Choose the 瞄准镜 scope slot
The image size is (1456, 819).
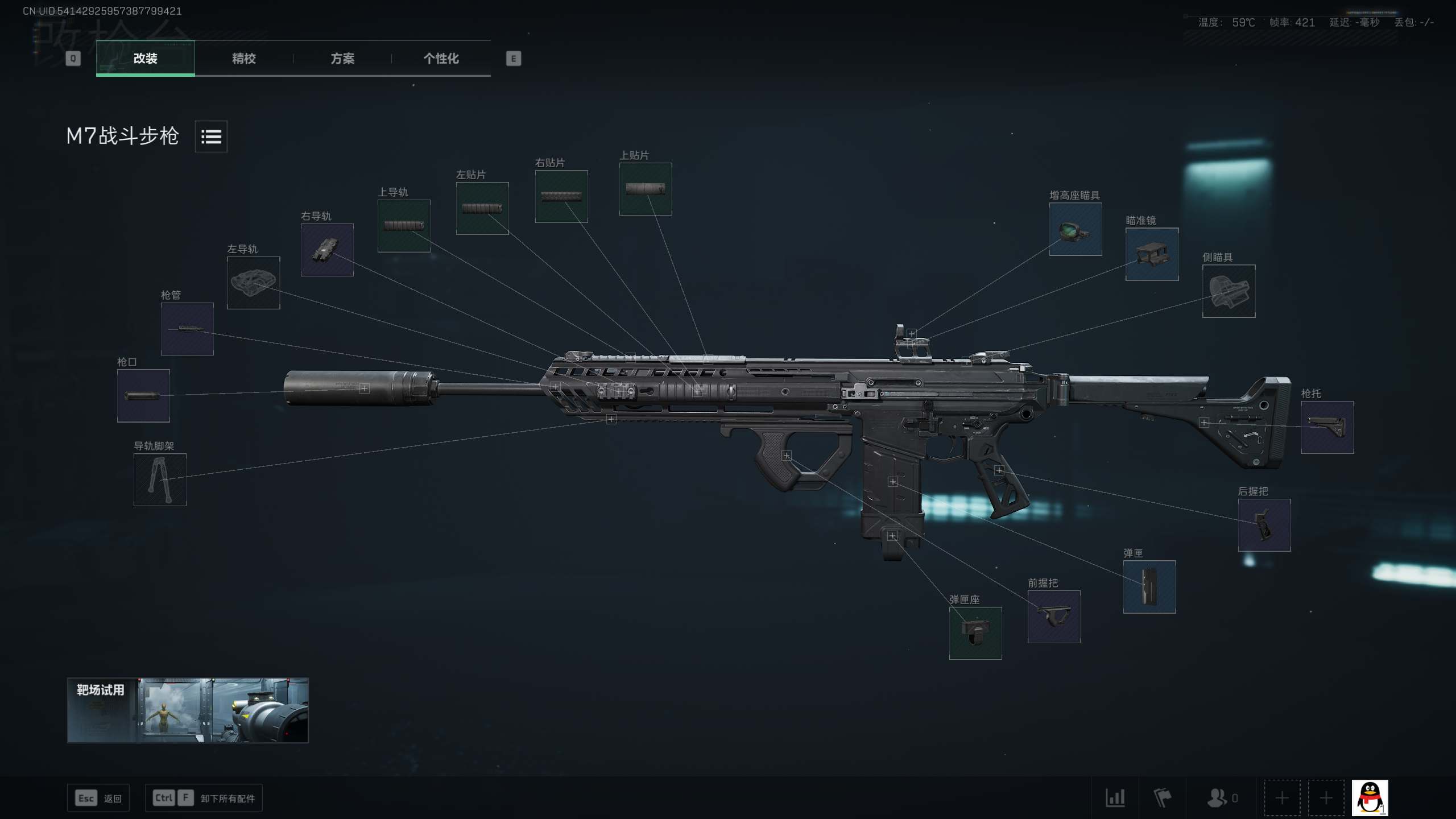[x=1152, y=254]
